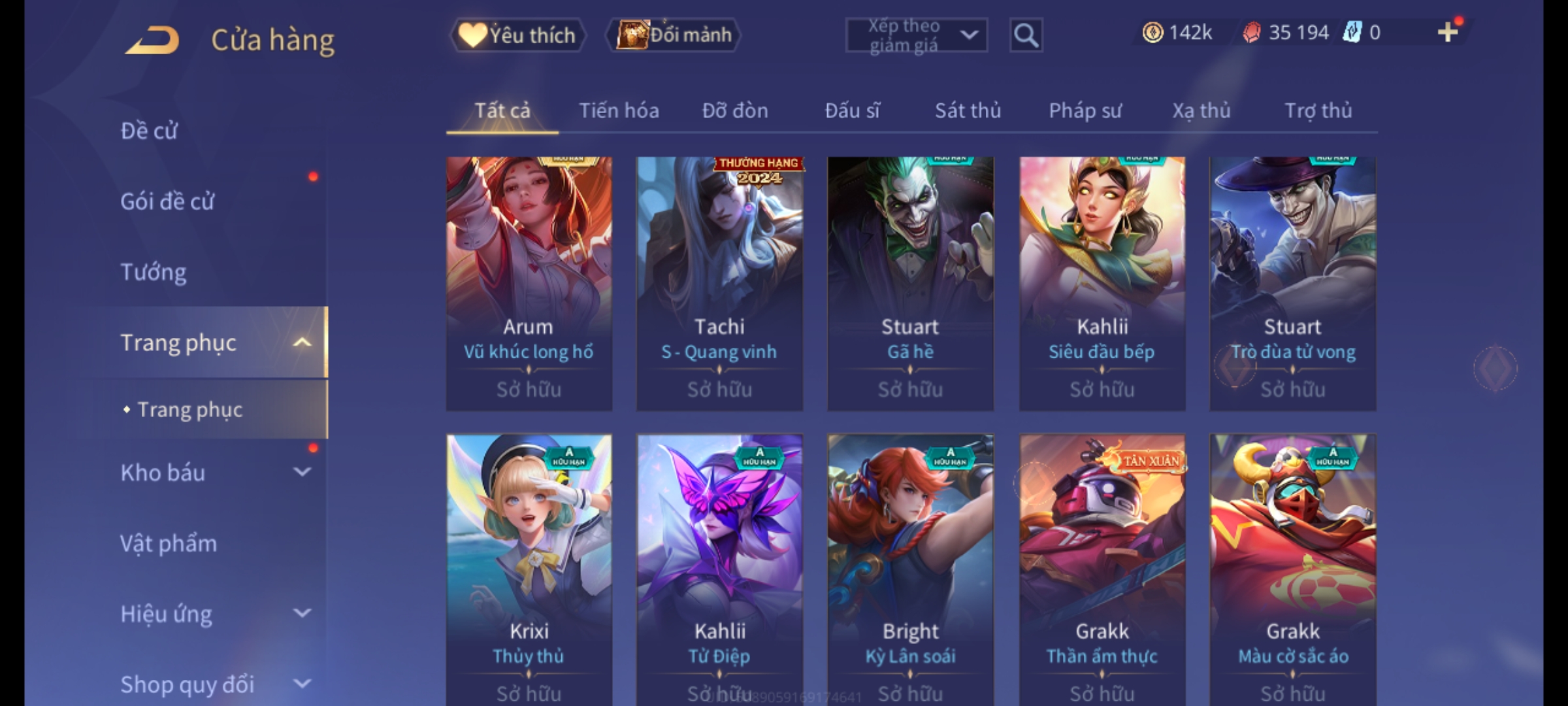Switch to the Tiến hóa tab

click(x=619, y=110)
